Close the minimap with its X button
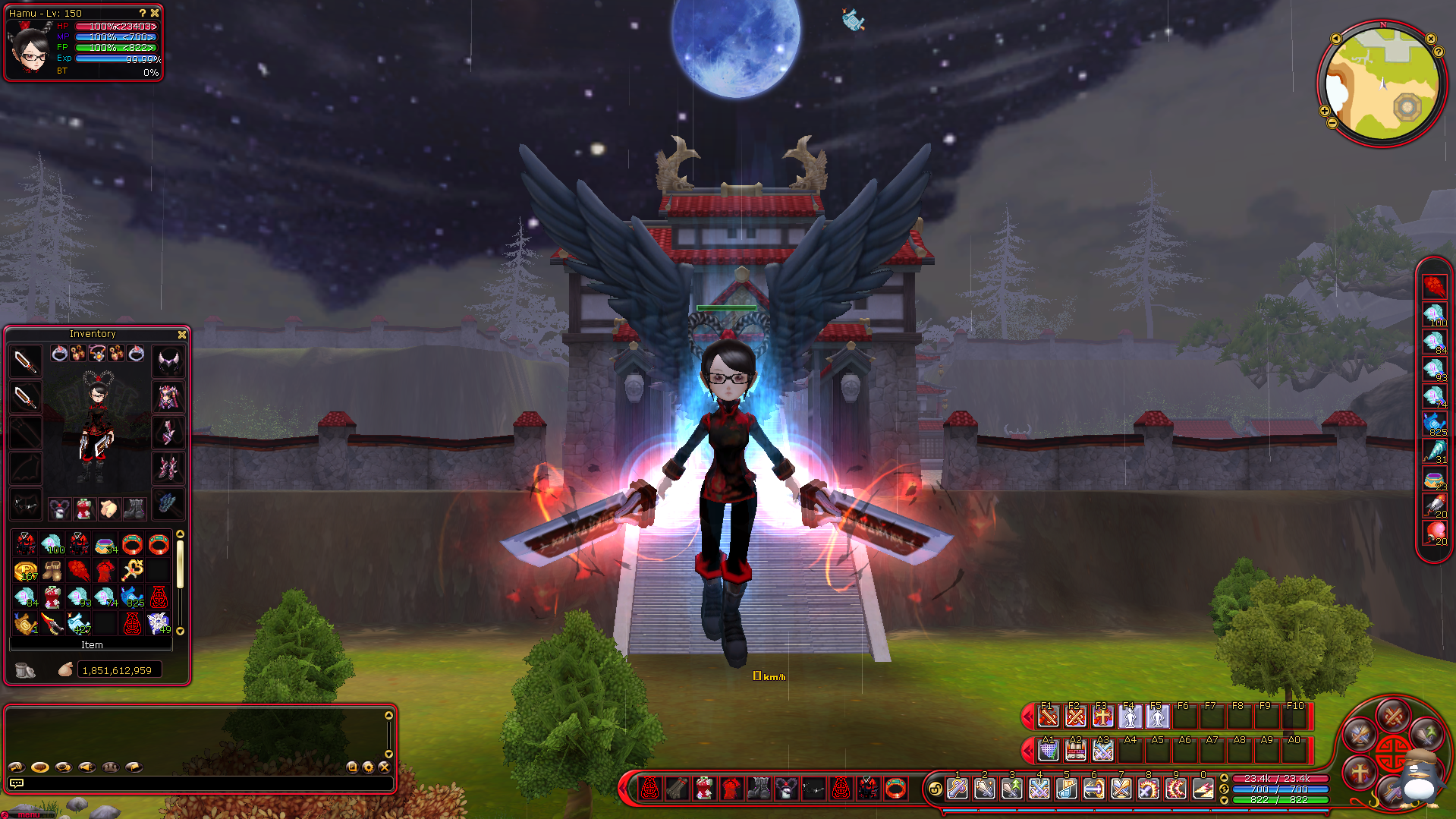1456x819 pixels. 1431,39
